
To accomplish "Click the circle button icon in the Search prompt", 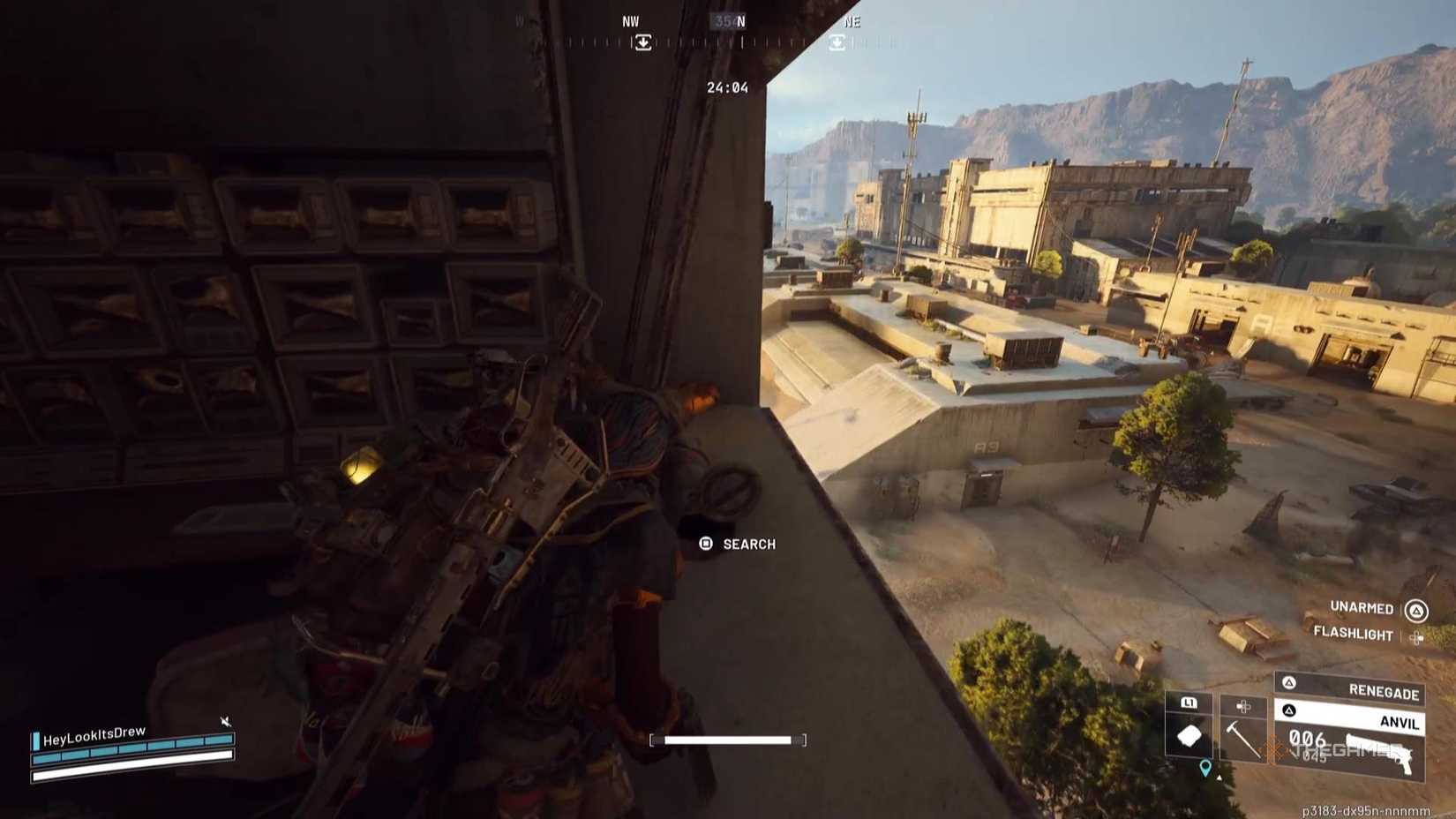I will (x=705, y=544).
